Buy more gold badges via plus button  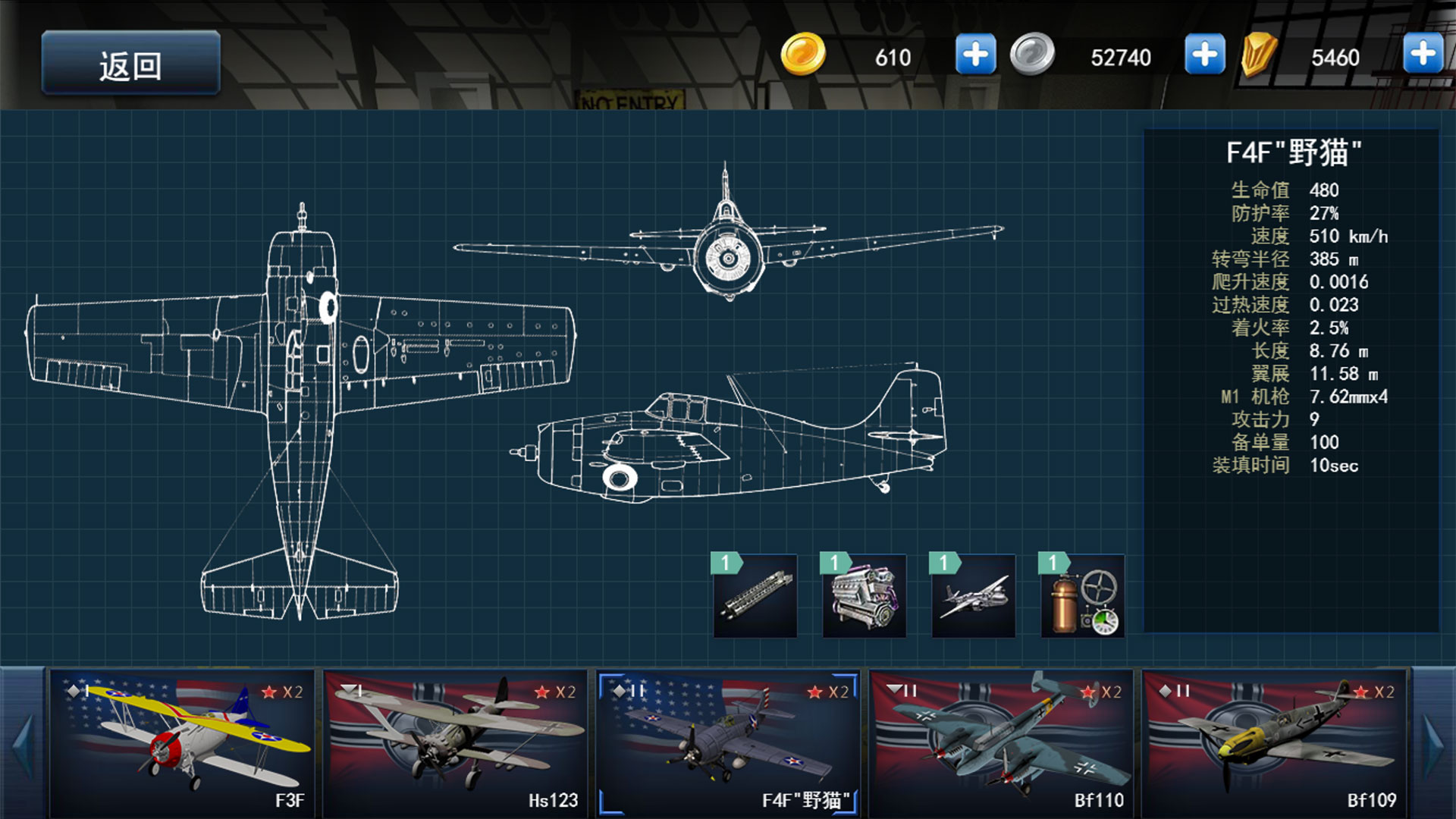(1423, 53)
